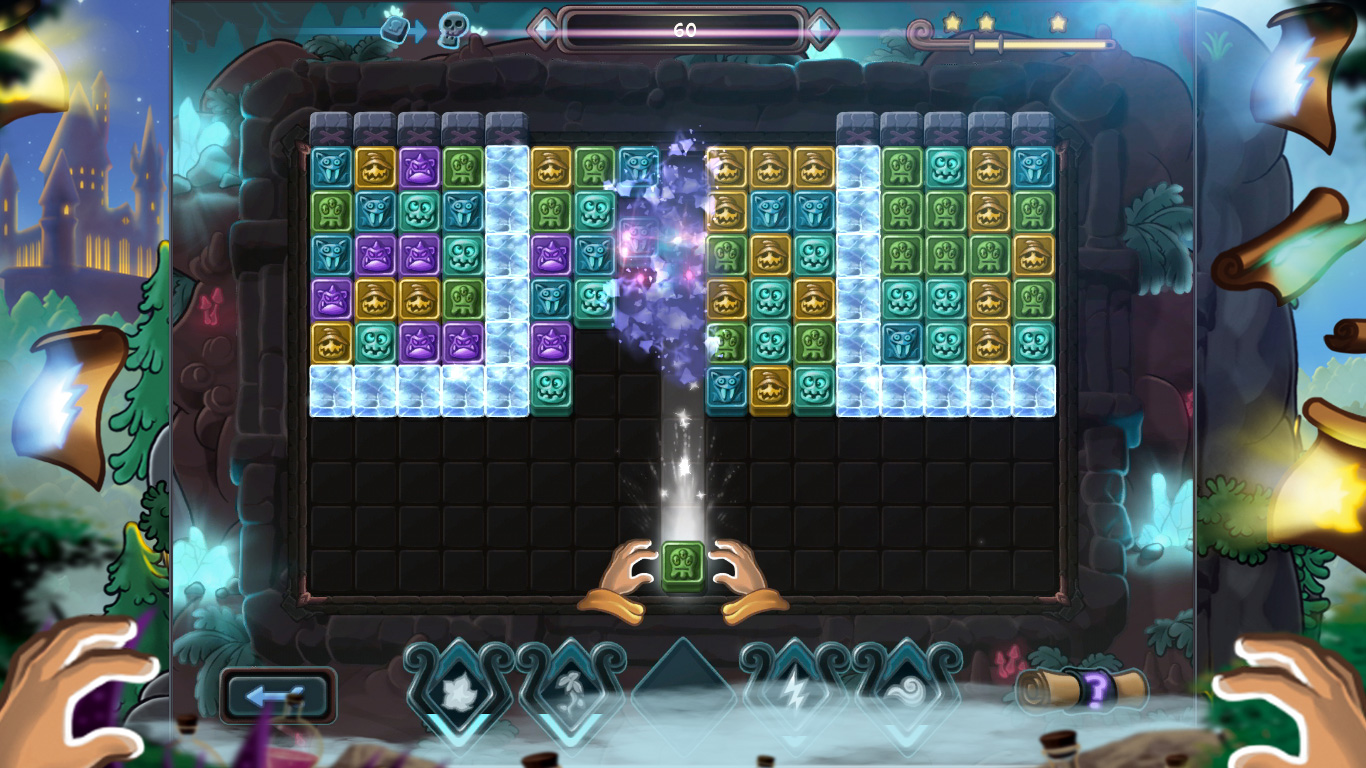Expand the chevron under the wind spell
The image size is (1366, 768).
point(905,731)
